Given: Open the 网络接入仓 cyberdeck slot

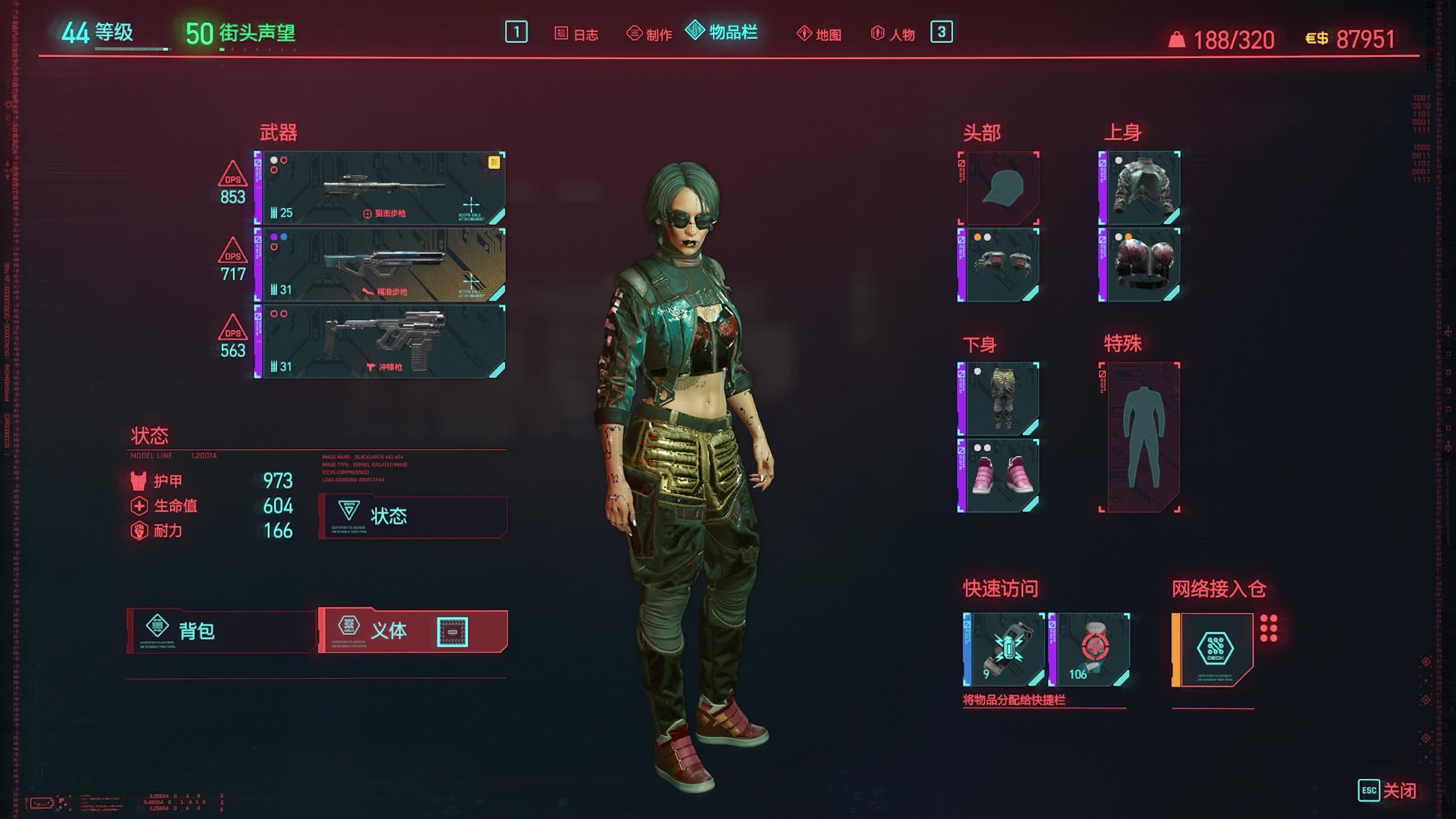Looking at the screenshot, I should tap(1214, 649).
